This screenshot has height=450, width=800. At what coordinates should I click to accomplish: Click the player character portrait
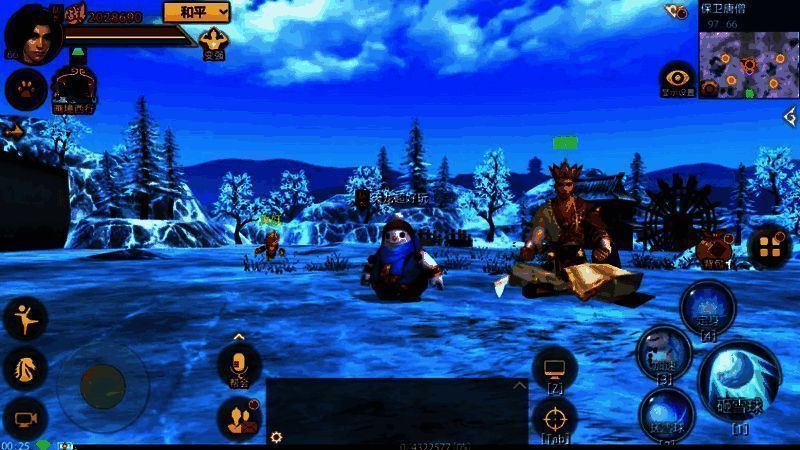[x=31, y=34]
